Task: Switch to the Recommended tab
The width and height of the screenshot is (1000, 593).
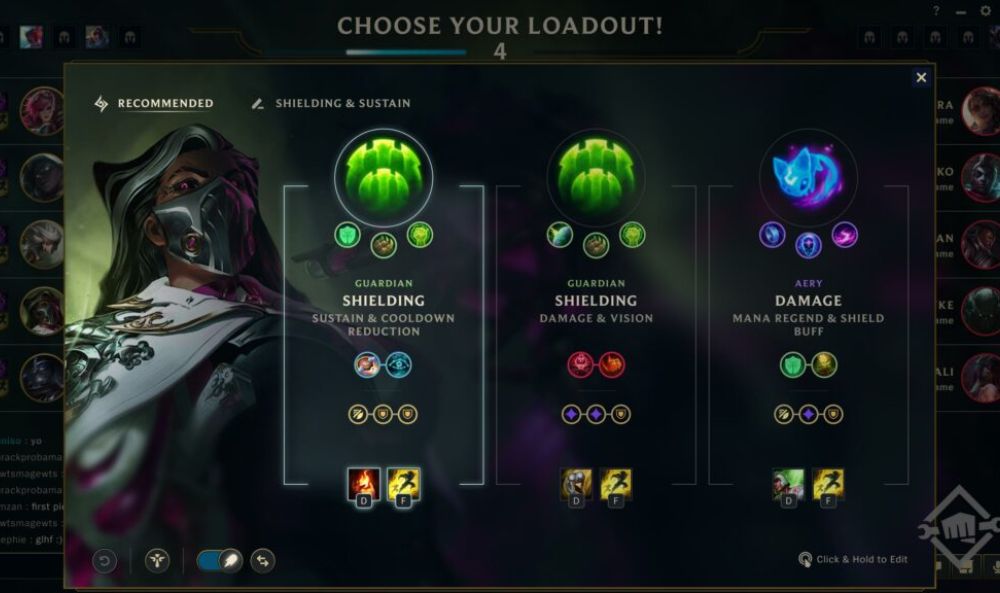Action: (x=154, y=103)
